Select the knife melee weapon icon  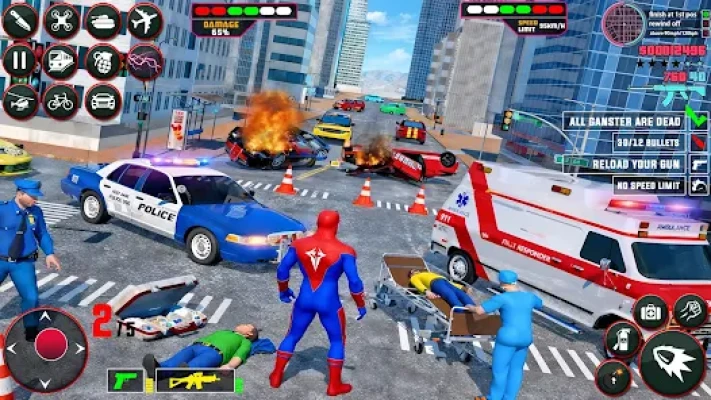(x=19, y=21)
